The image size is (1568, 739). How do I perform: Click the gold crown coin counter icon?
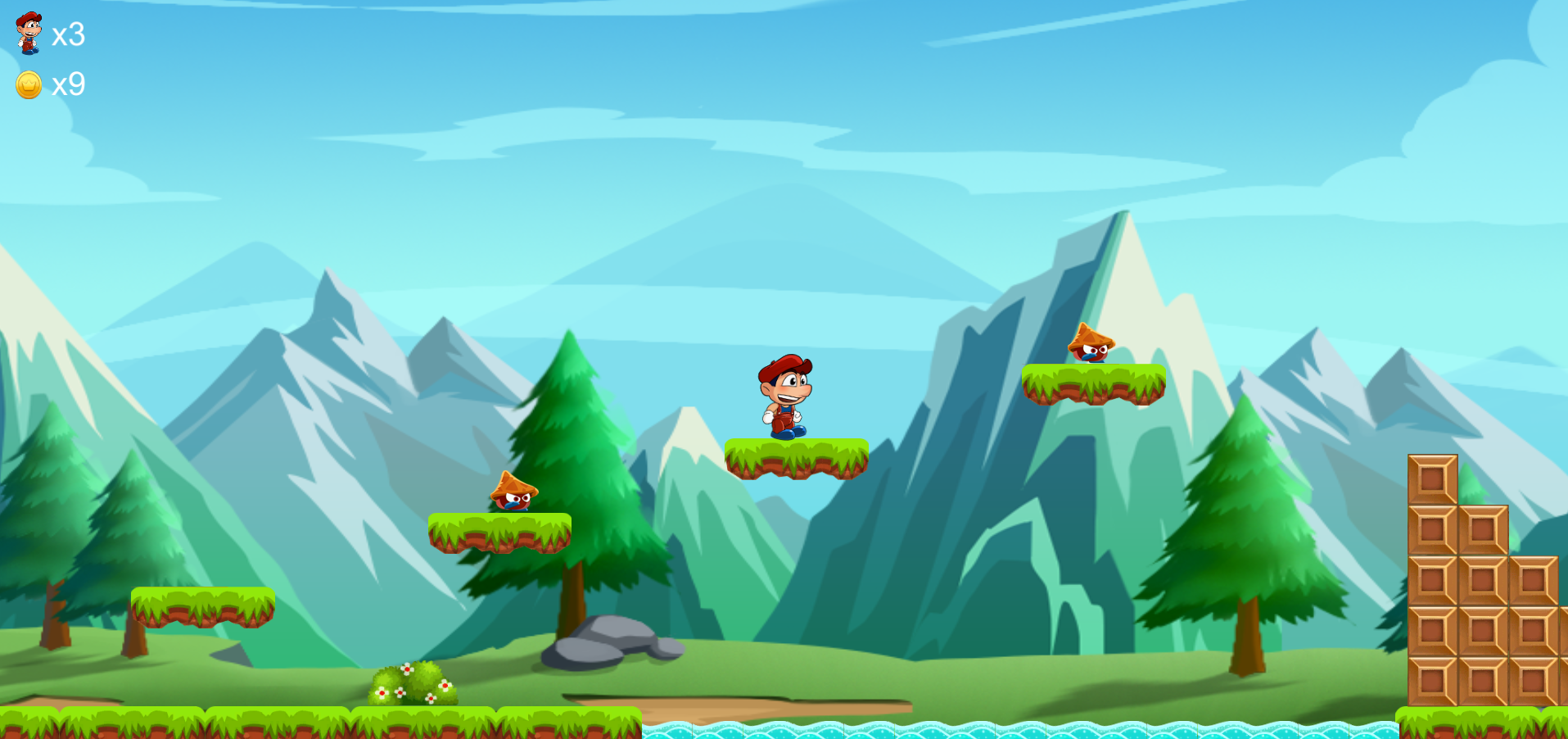click(x=27, y=84)
